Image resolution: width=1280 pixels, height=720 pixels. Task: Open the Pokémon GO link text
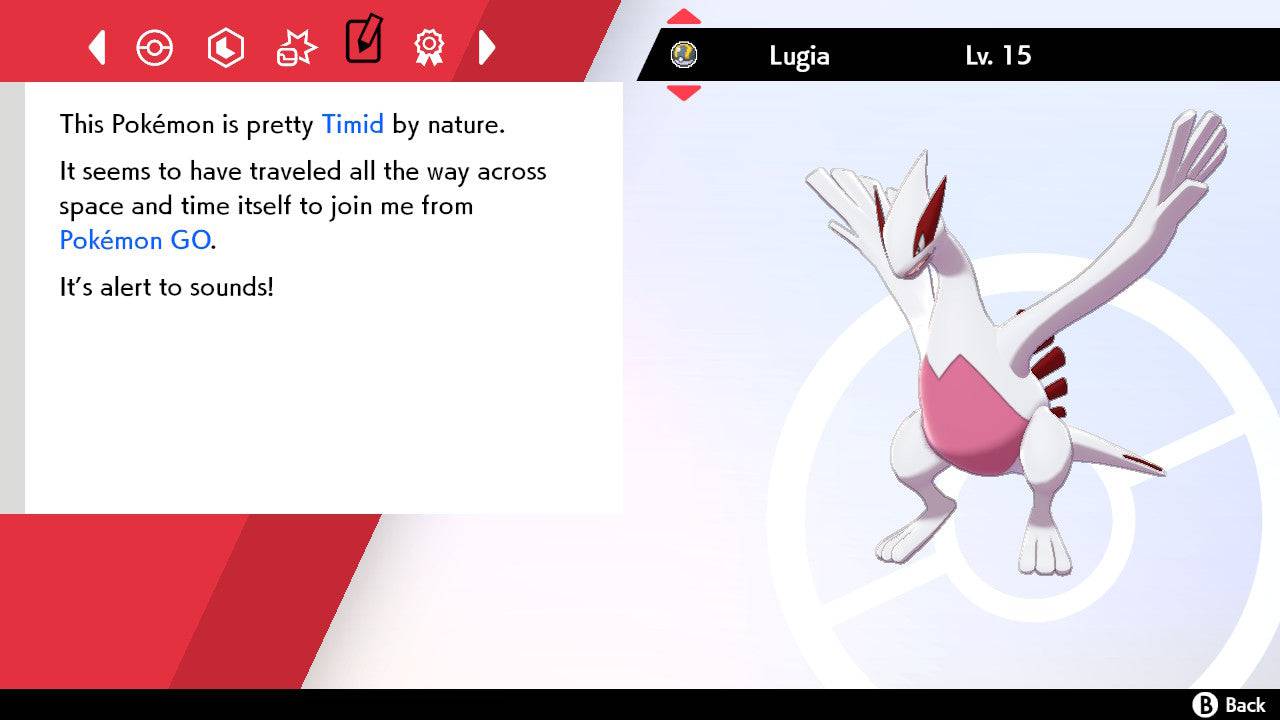(x=135, y=240)
